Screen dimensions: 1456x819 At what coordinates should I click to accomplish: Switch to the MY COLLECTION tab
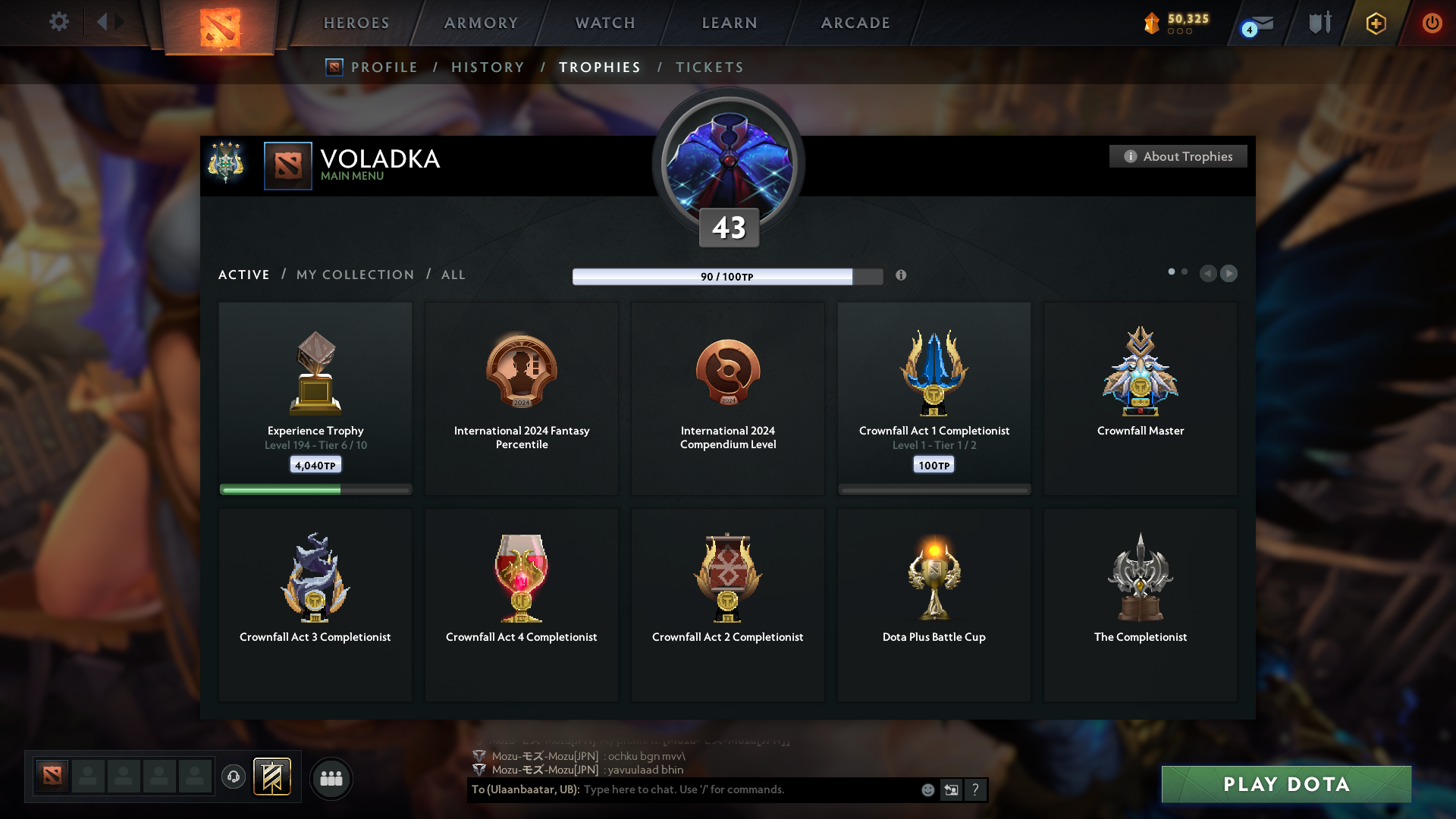pos(354,275)
